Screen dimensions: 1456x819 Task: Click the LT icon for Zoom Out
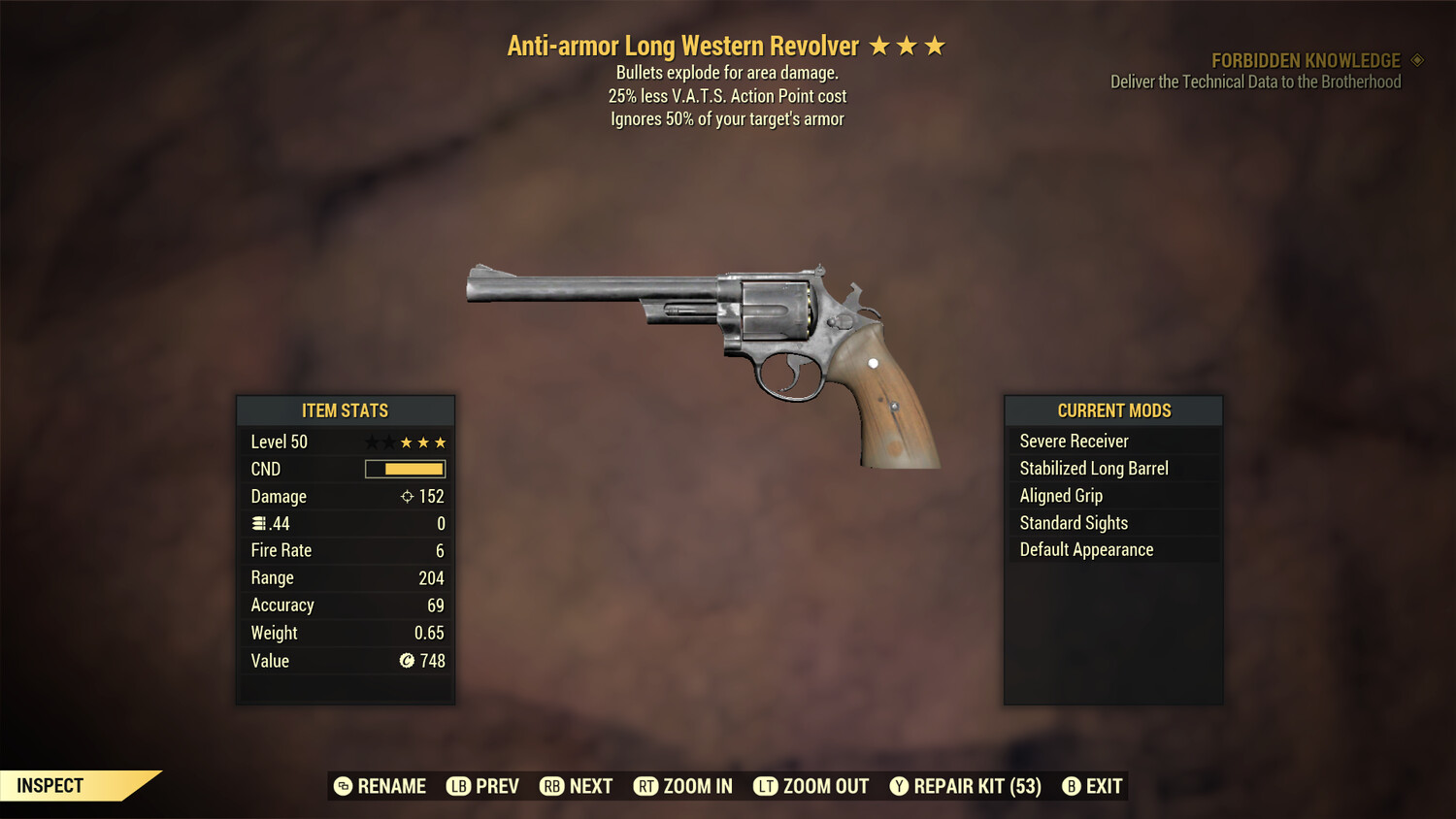pos(764,786)
